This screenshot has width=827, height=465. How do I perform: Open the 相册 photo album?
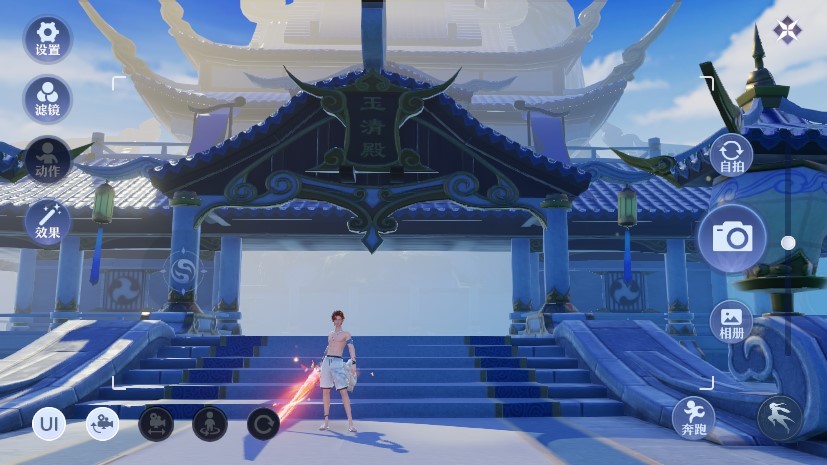732,320
